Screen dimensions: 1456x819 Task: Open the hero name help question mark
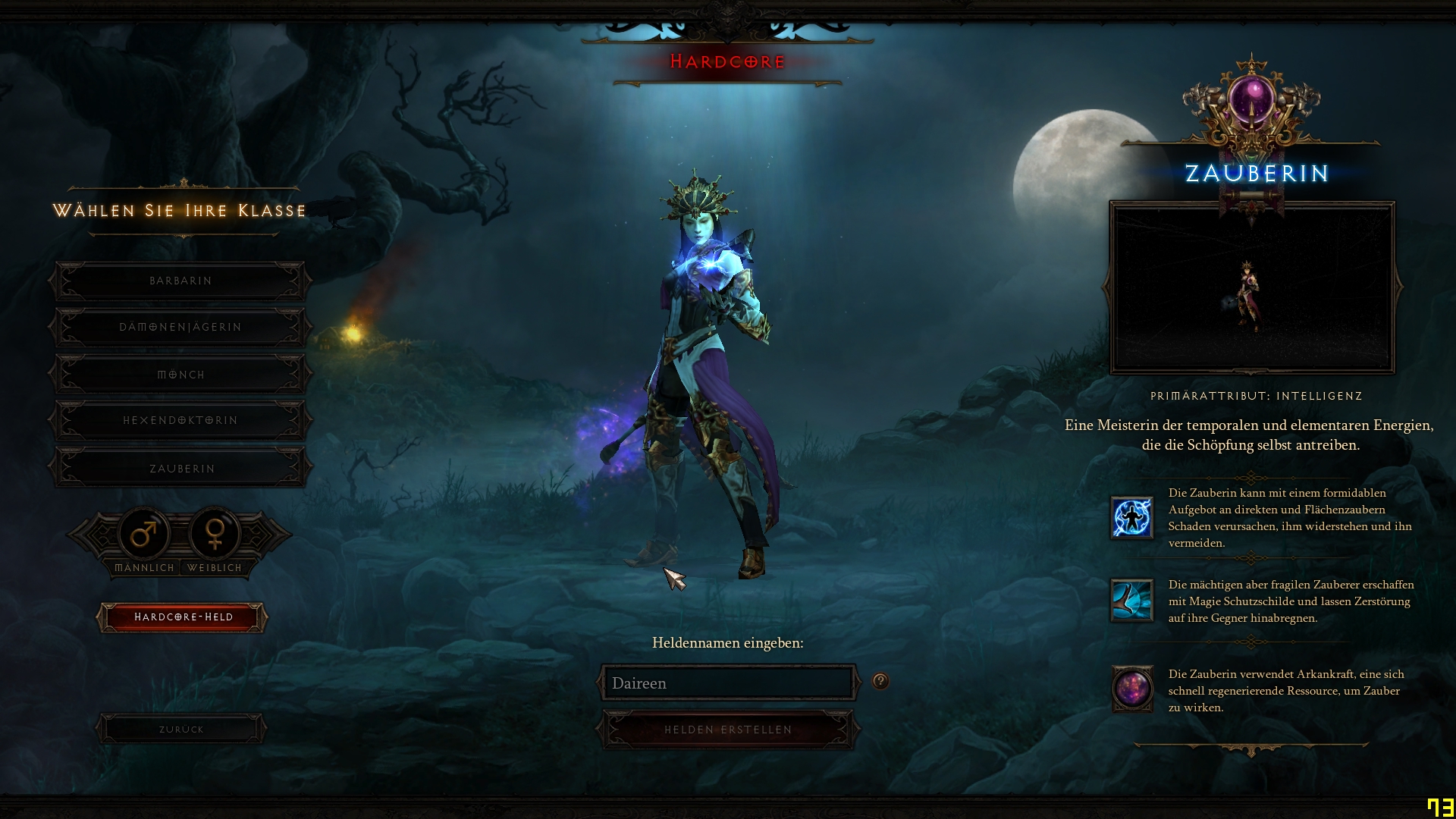tap(880, 681)
